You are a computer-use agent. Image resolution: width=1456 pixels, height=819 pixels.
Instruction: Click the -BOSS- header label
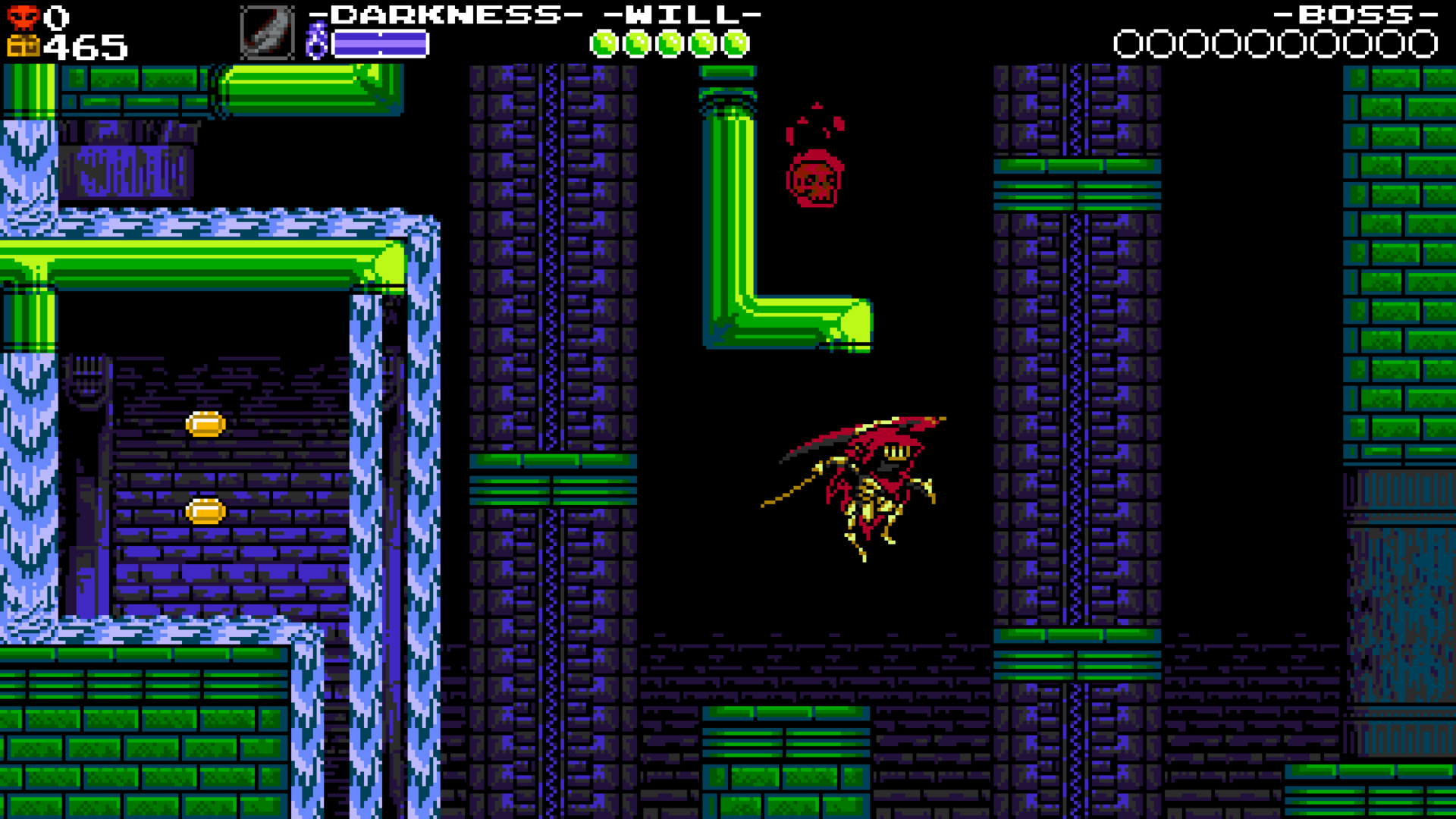point(1354,14)
